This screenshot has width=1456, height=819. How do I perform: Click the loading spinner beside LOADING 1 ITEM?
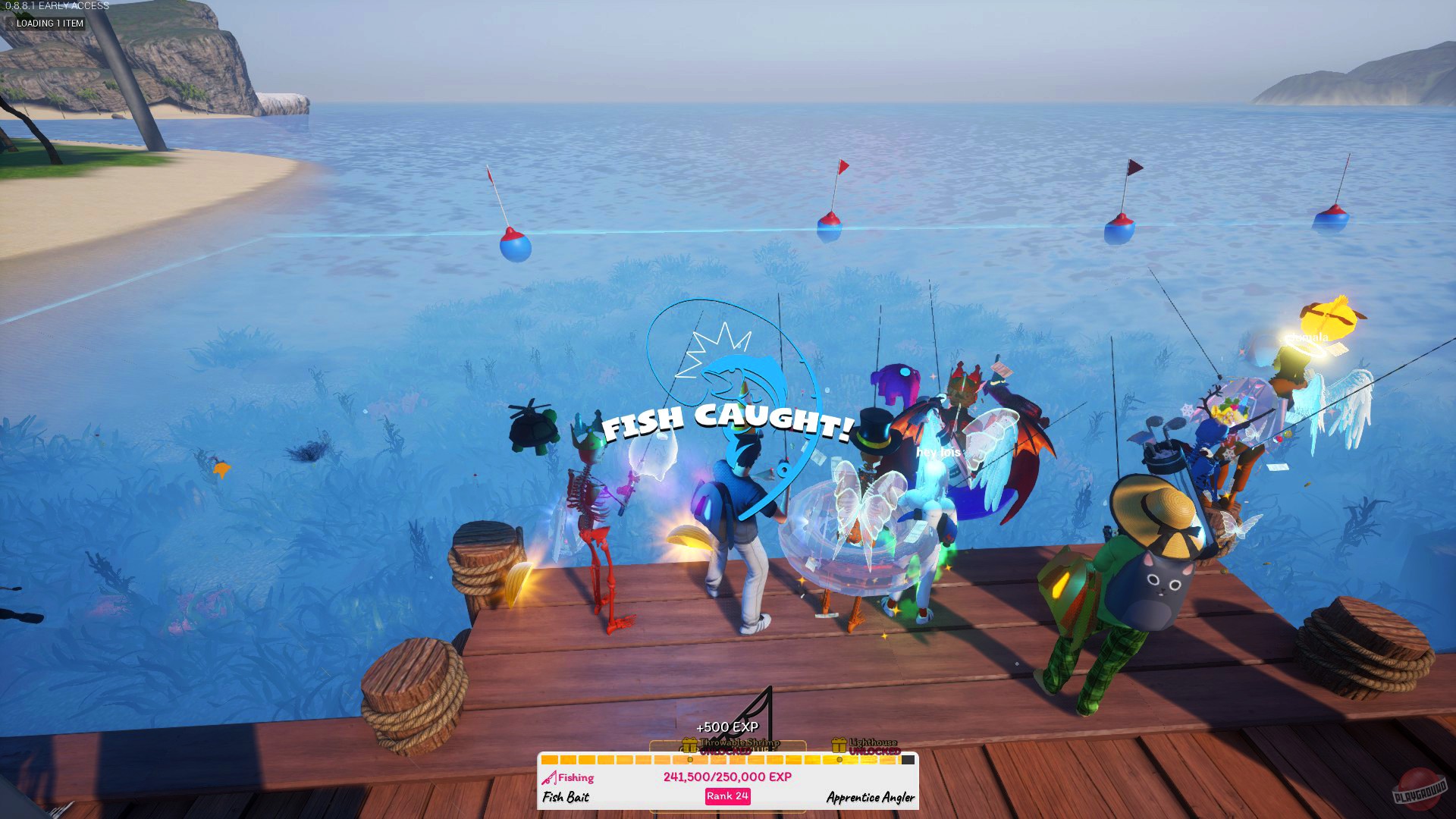[x=12, y=24]
